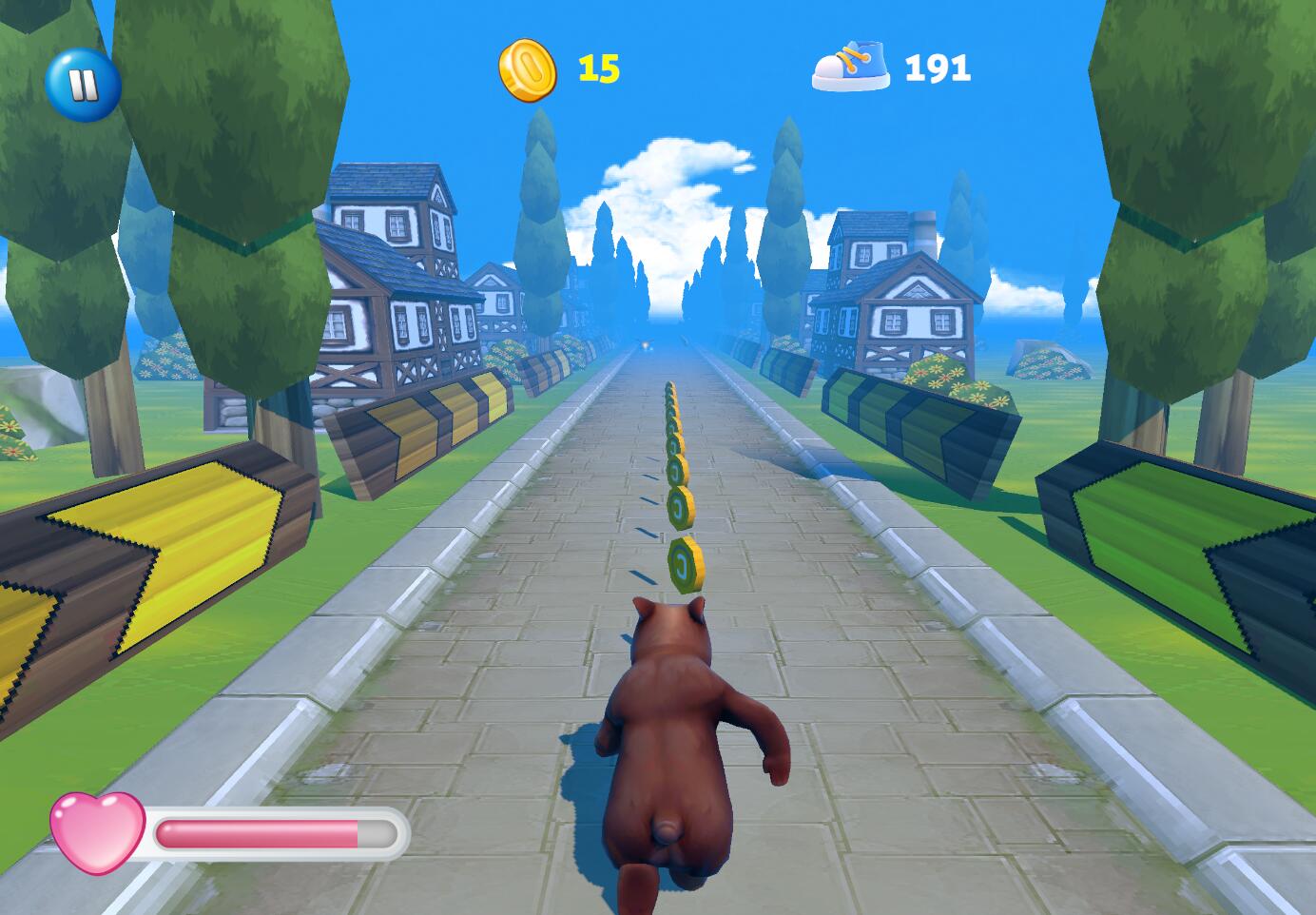Click the blue sneaker distance icon

(x=851, y=64)
